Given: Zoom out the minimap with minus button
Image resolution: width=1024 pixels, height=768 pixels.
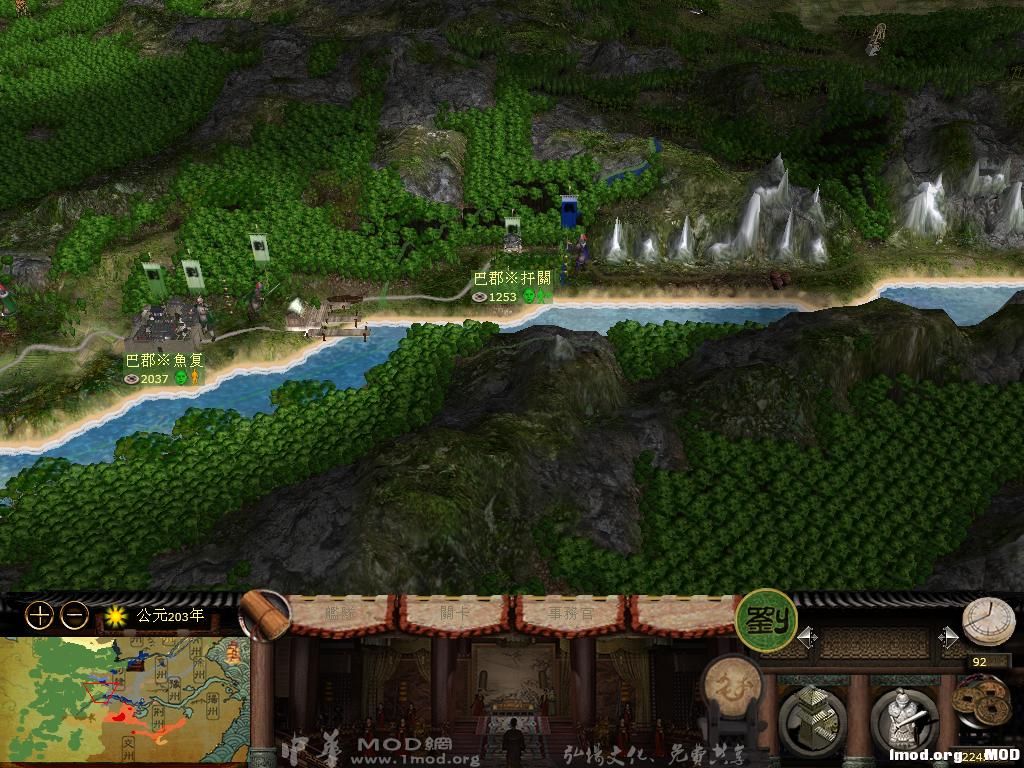Looking at the screenshot, I should coord(74,616).
